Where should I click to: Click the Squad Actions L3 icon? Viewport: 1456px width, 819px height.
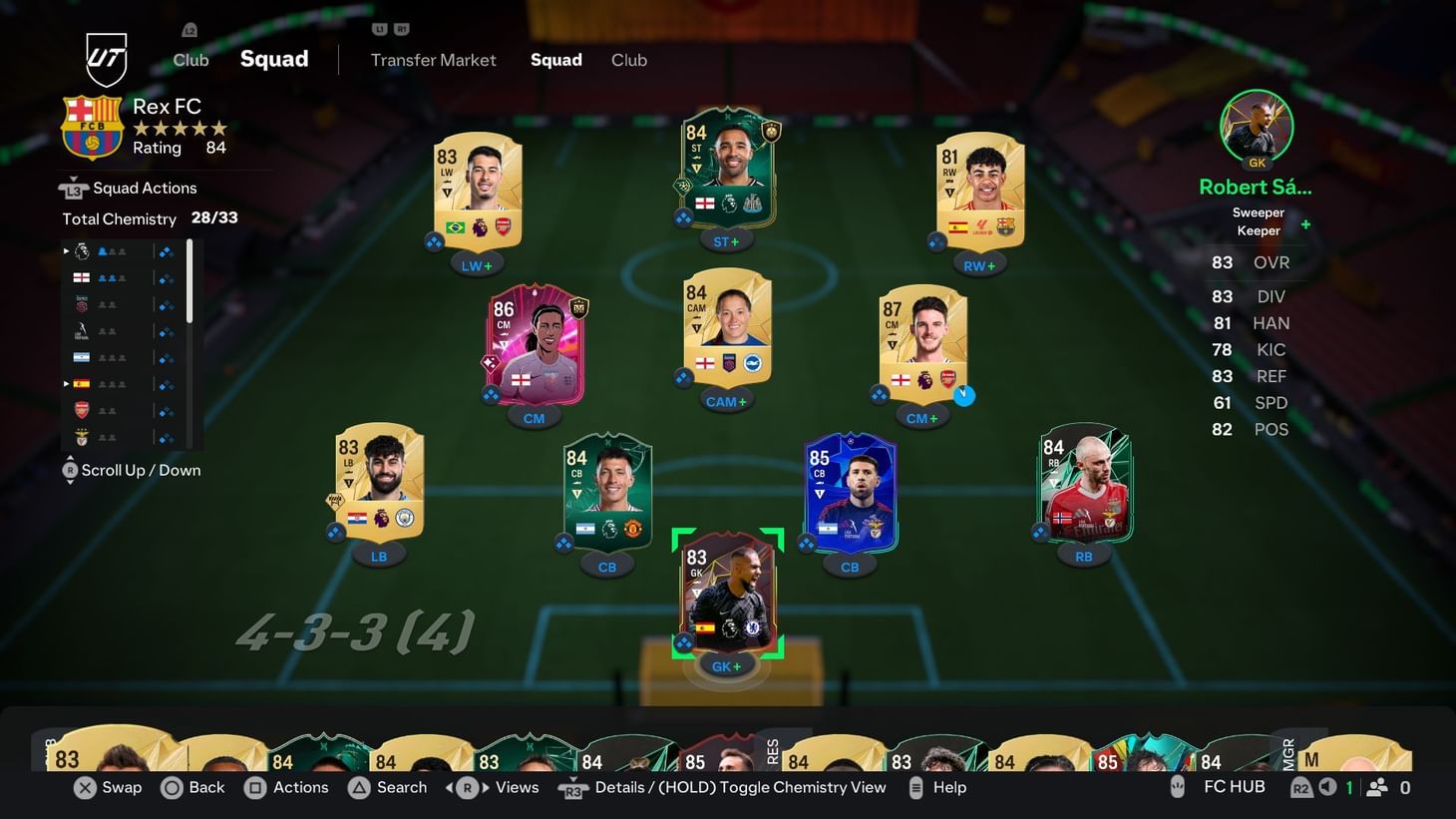75,187
